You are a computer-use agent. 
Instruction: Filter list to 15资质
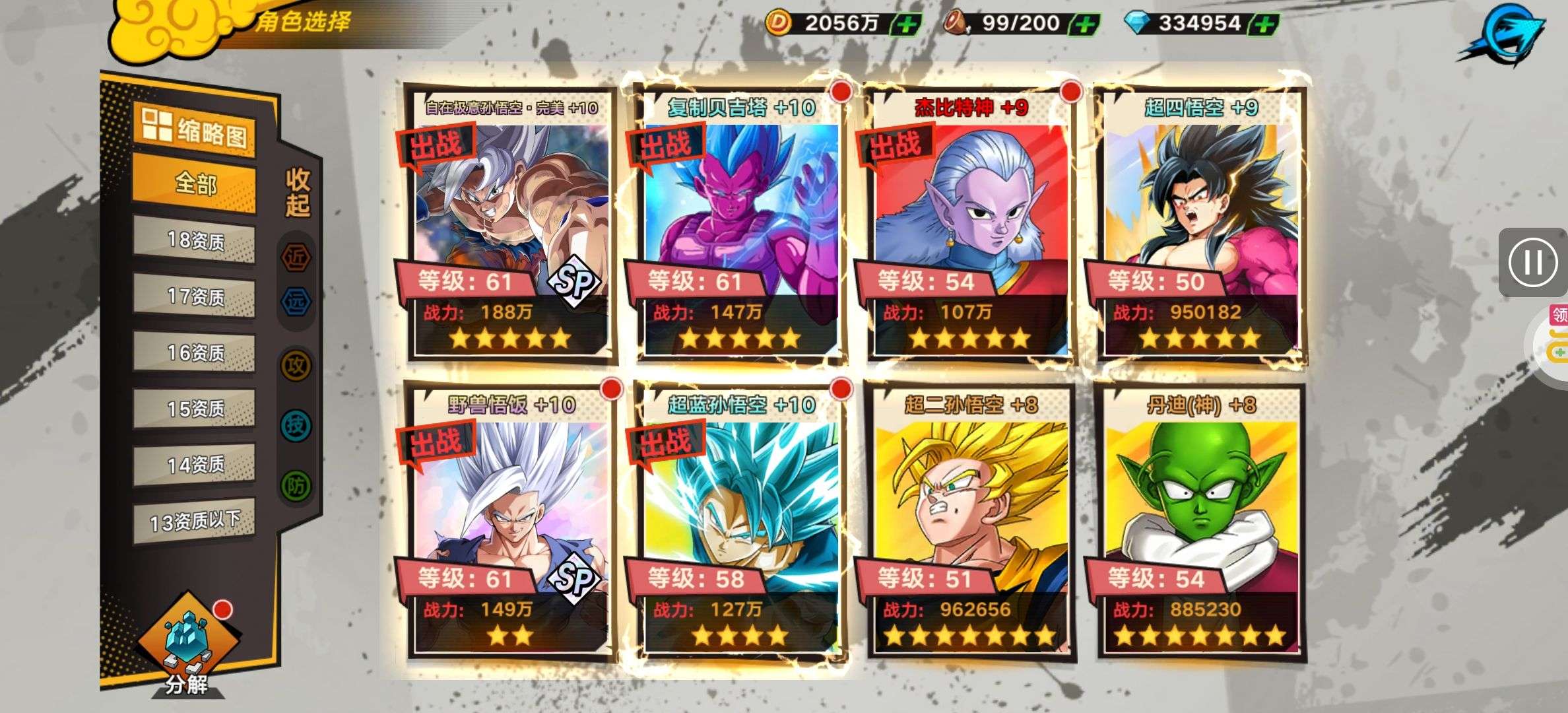195,409
